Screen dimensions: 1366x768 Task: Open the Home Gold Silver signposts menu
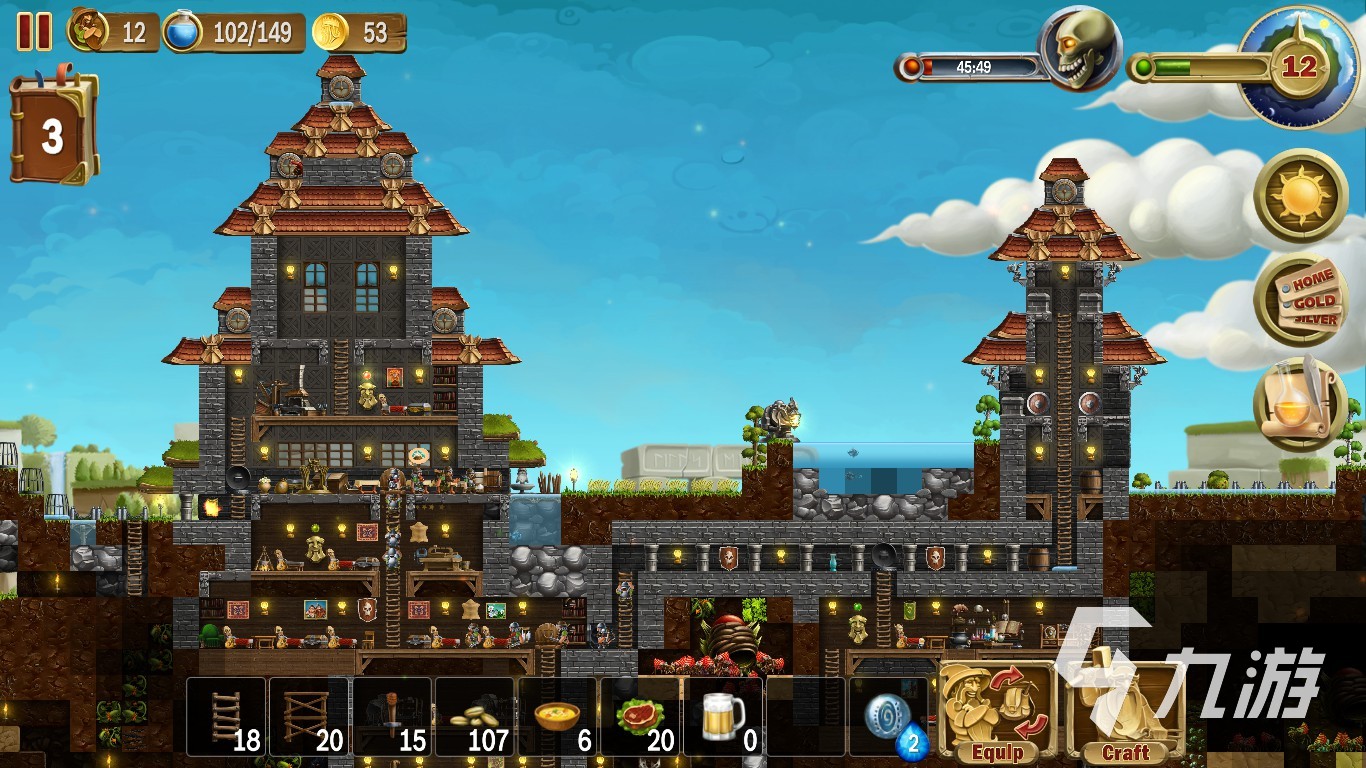[1300, 298]
